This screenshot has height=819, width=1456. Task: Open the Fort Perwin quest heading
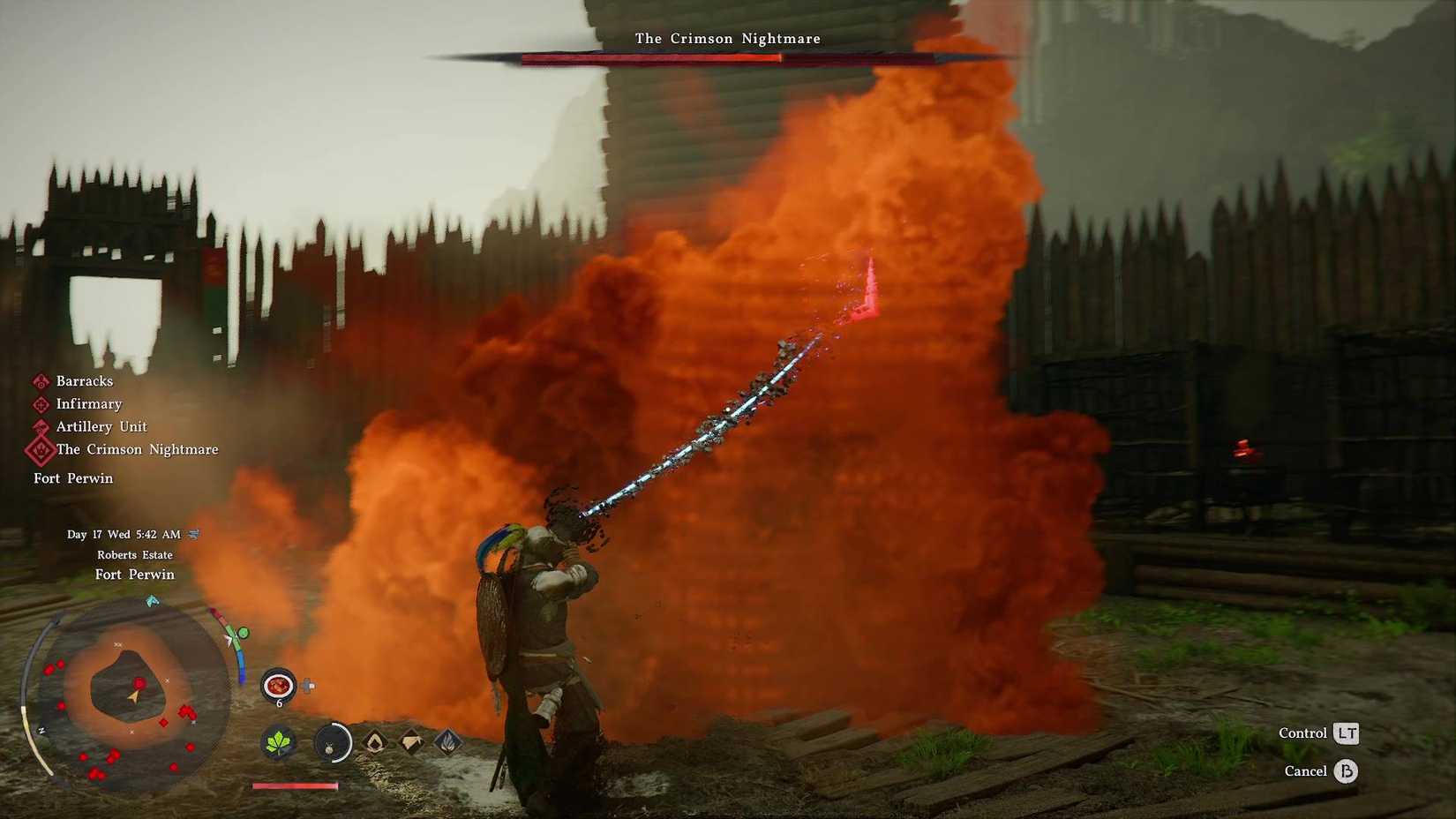[x=73, y=477]
